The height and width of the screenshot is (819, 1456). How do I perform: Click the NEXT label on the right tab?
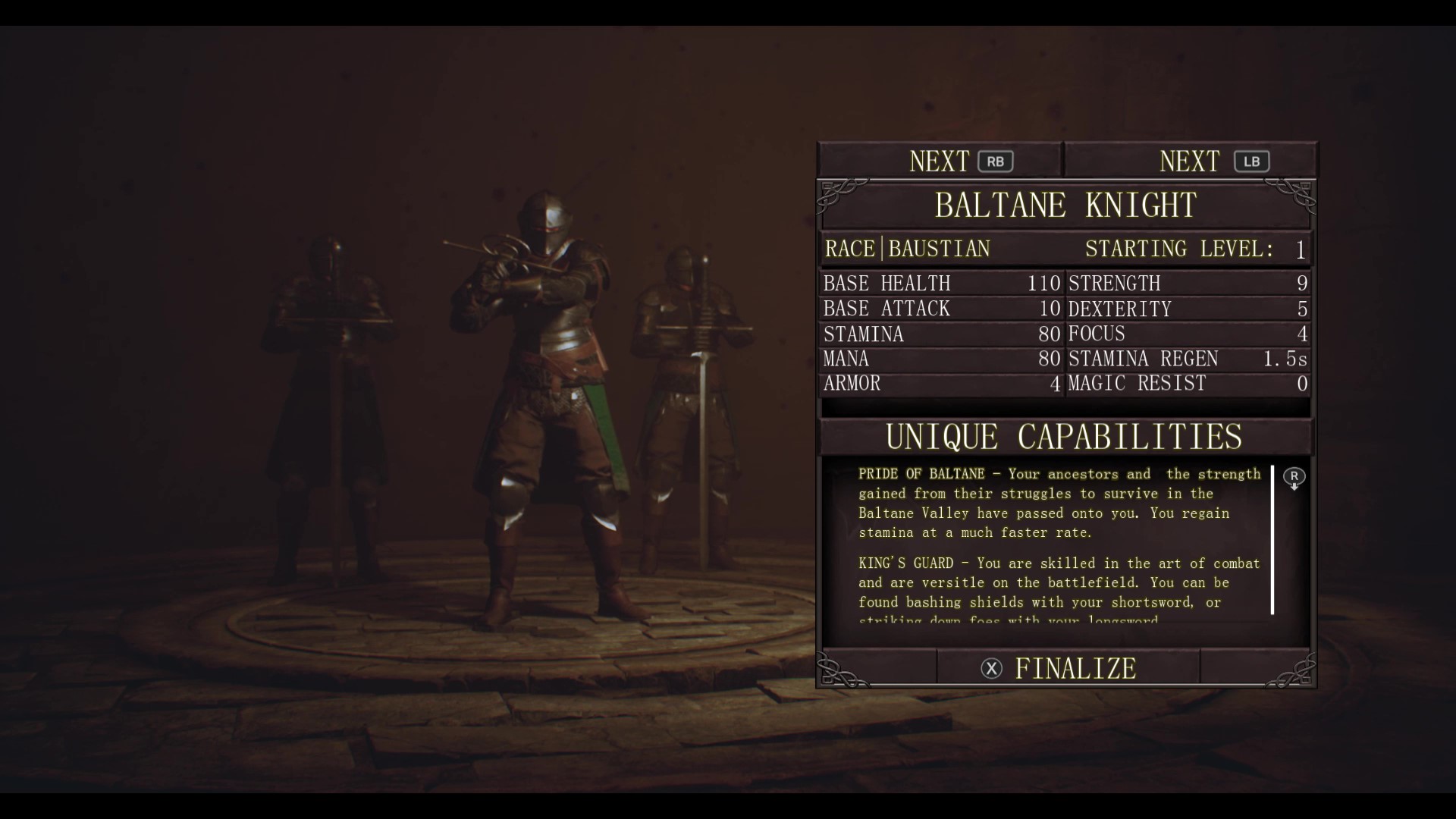1188,161
